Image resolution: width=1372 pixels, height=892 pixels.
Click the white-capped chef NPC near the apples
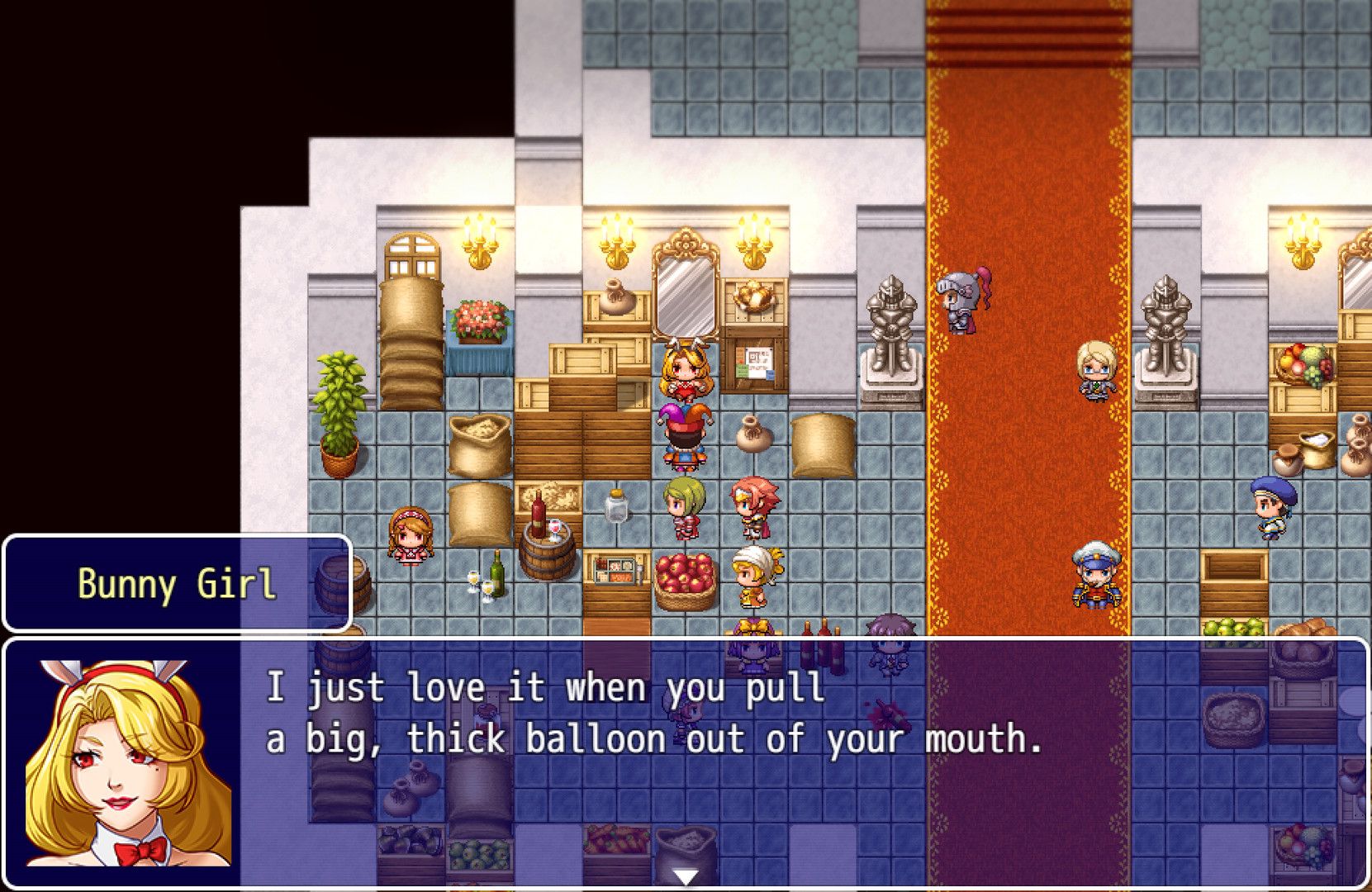(x=756, y=570)
